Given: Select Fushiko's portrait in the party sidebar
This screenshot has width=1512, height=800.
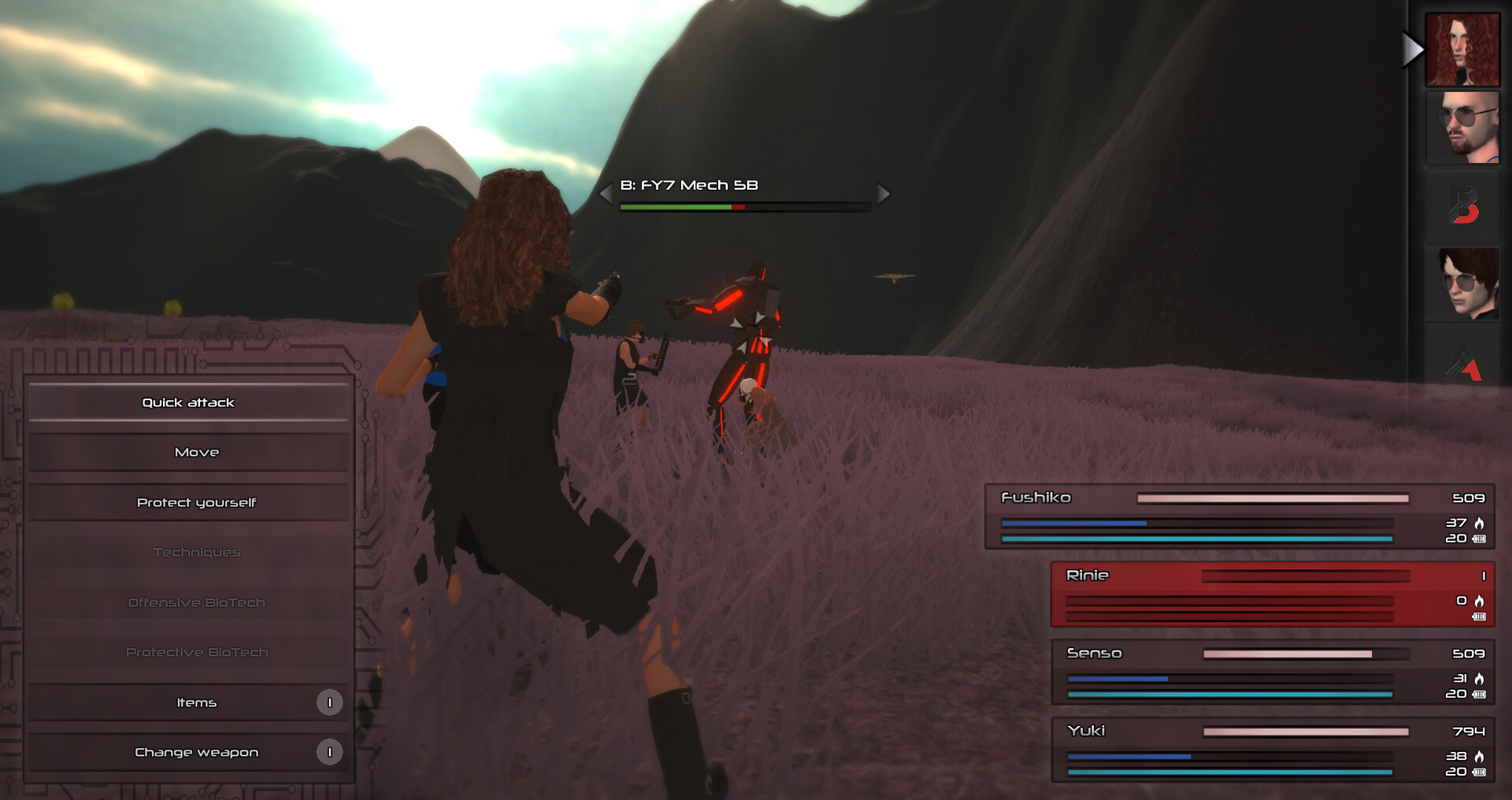Looking at the screenshot, I should click(x=1462, y=48).
